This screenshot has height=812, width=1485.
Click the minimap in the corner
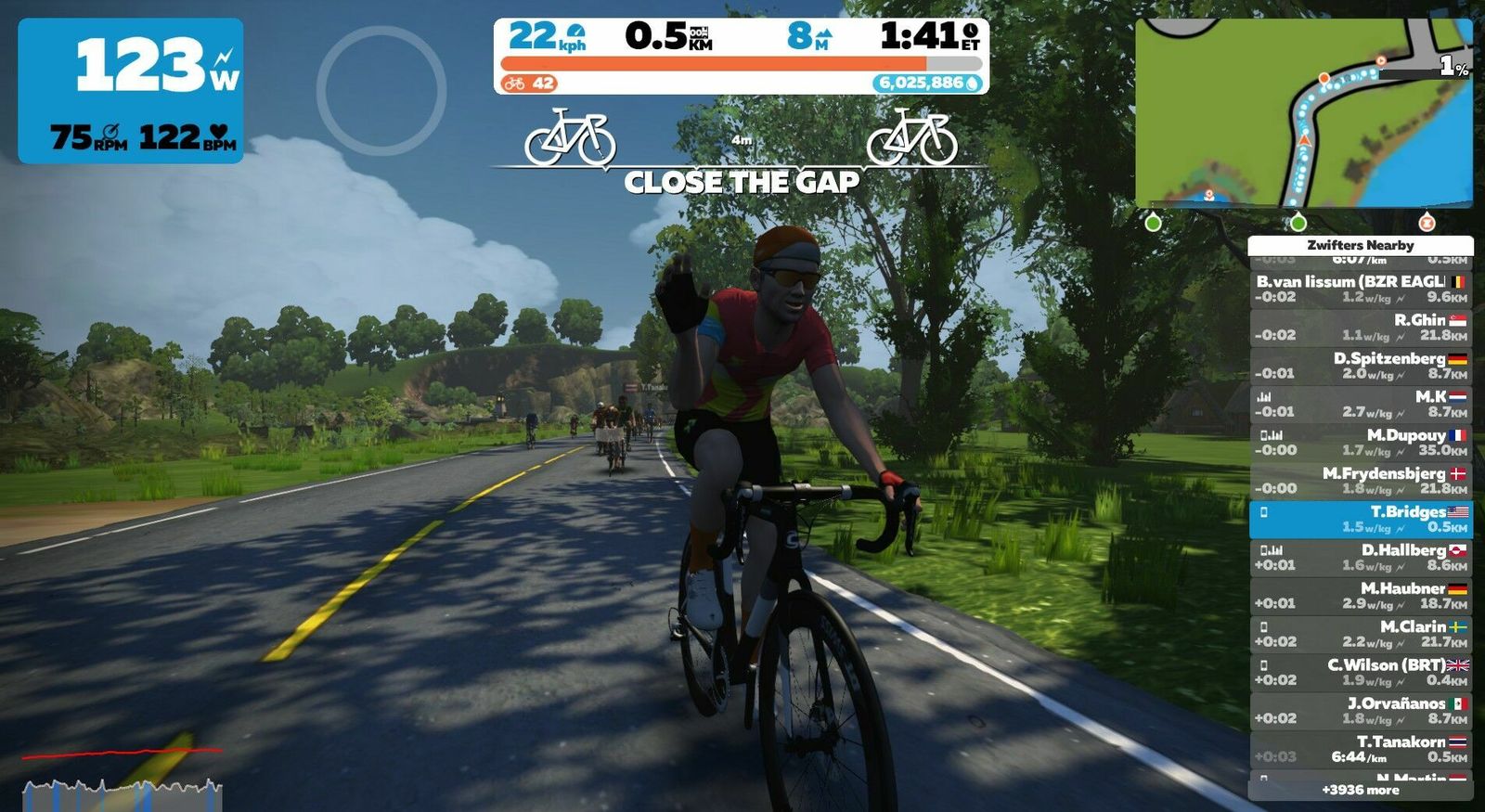(x=1303, y=111)
